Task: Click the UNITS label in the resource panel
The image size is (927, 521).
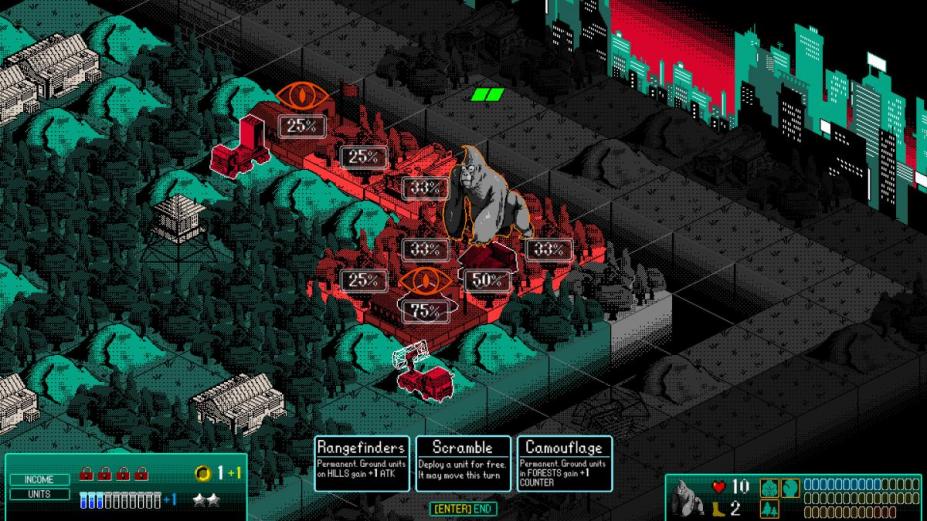Action: 40,494
